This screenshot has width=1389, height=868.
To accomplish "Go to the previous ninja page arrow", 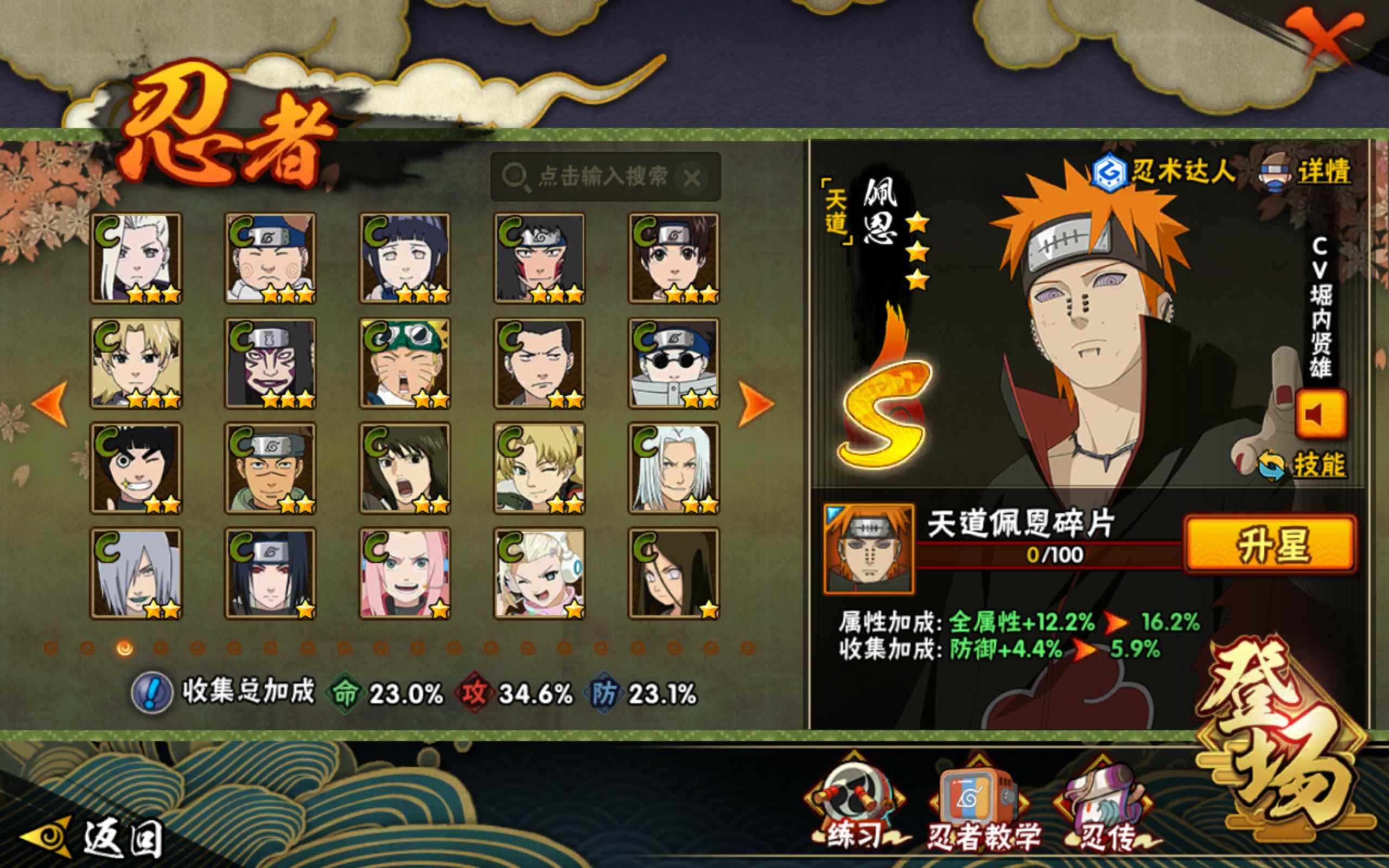I will tap(50, 404).
